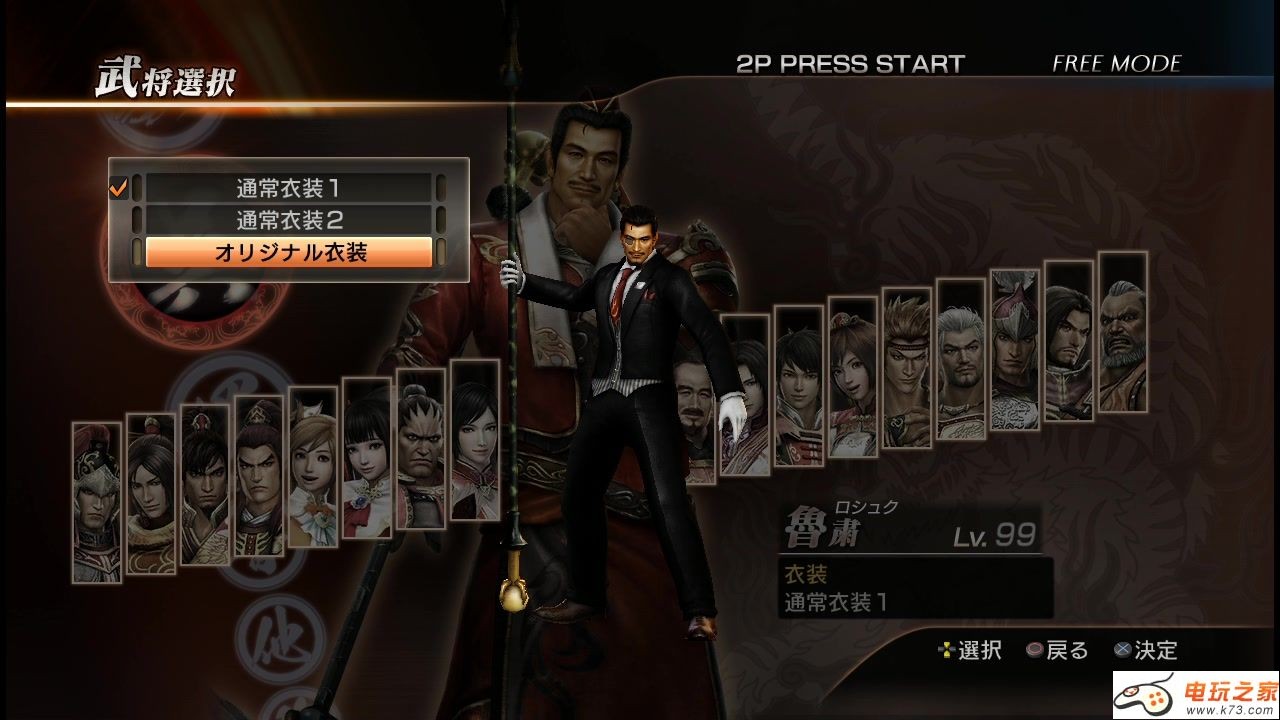The width and height of the screenshot is (1280, 720).
Task: Choose the girl with straight black bangs
Action: (367, 457)
